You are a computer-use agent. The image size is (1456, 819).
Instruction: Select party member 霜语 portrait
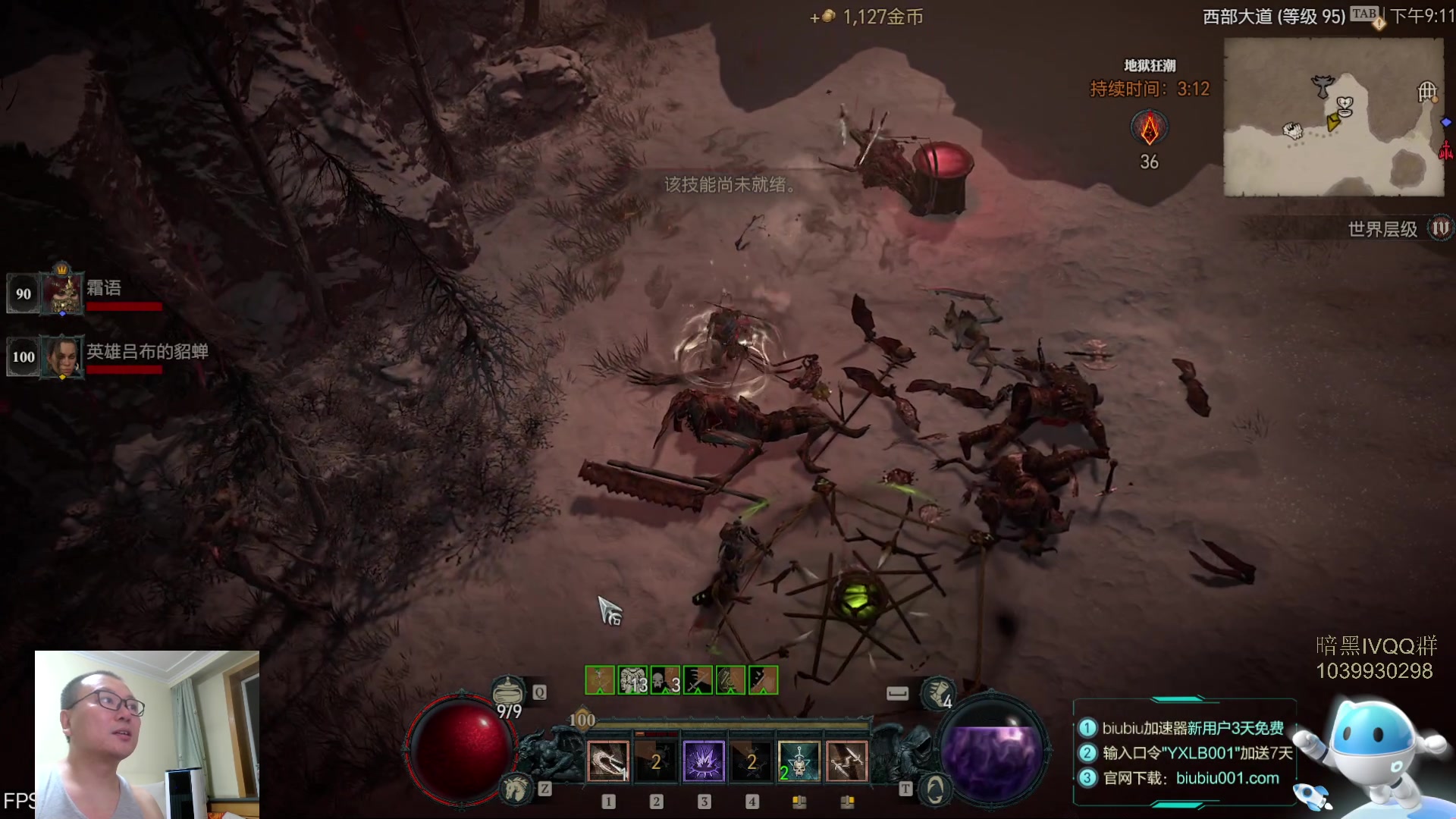tap(62, 293)
